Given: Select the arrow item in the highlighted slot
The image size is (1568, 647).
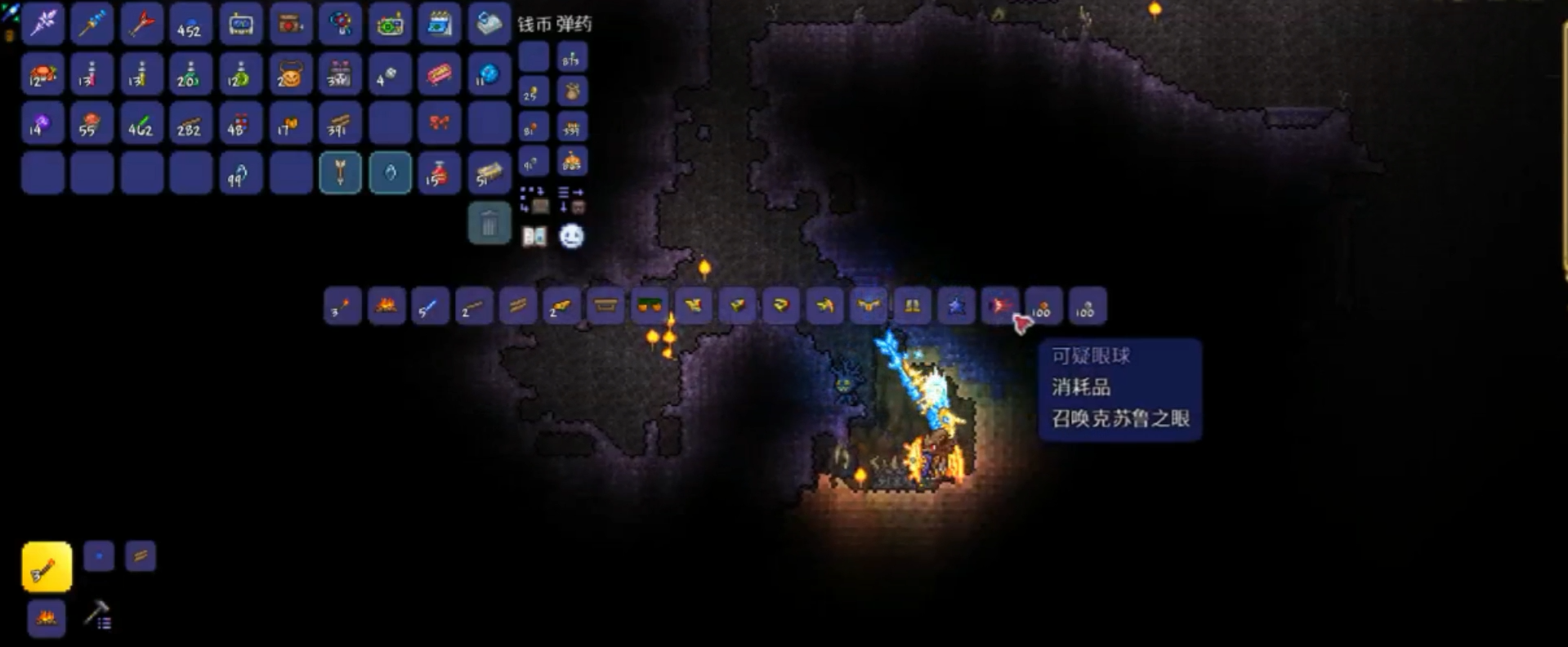Looking at the screenshot, I should pyautogui.click(x=340, y=173).
